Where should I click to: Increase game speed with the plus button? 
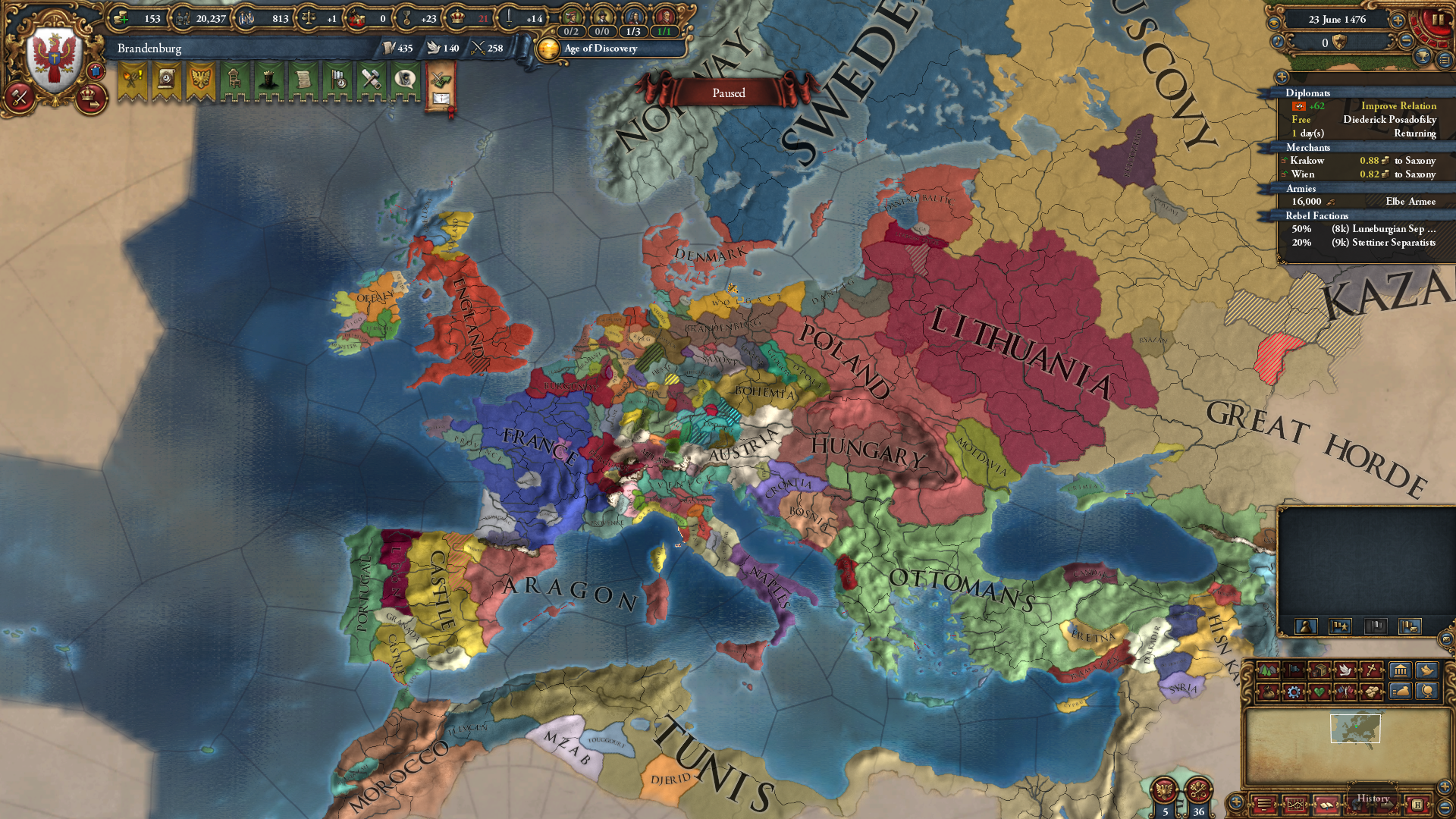pos(1398,20)
